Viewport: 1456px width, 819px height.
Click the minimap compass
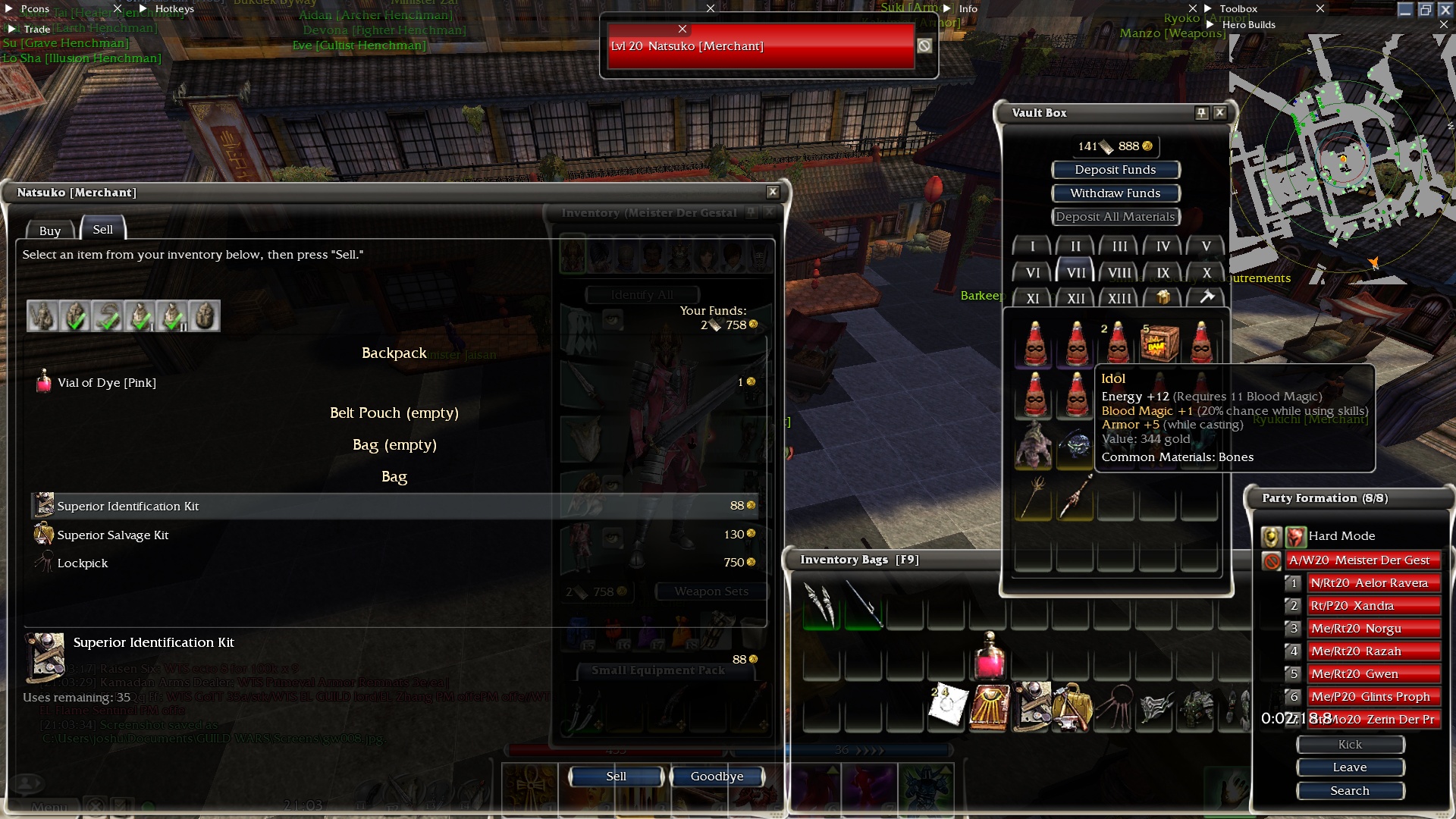[1343, 159]
